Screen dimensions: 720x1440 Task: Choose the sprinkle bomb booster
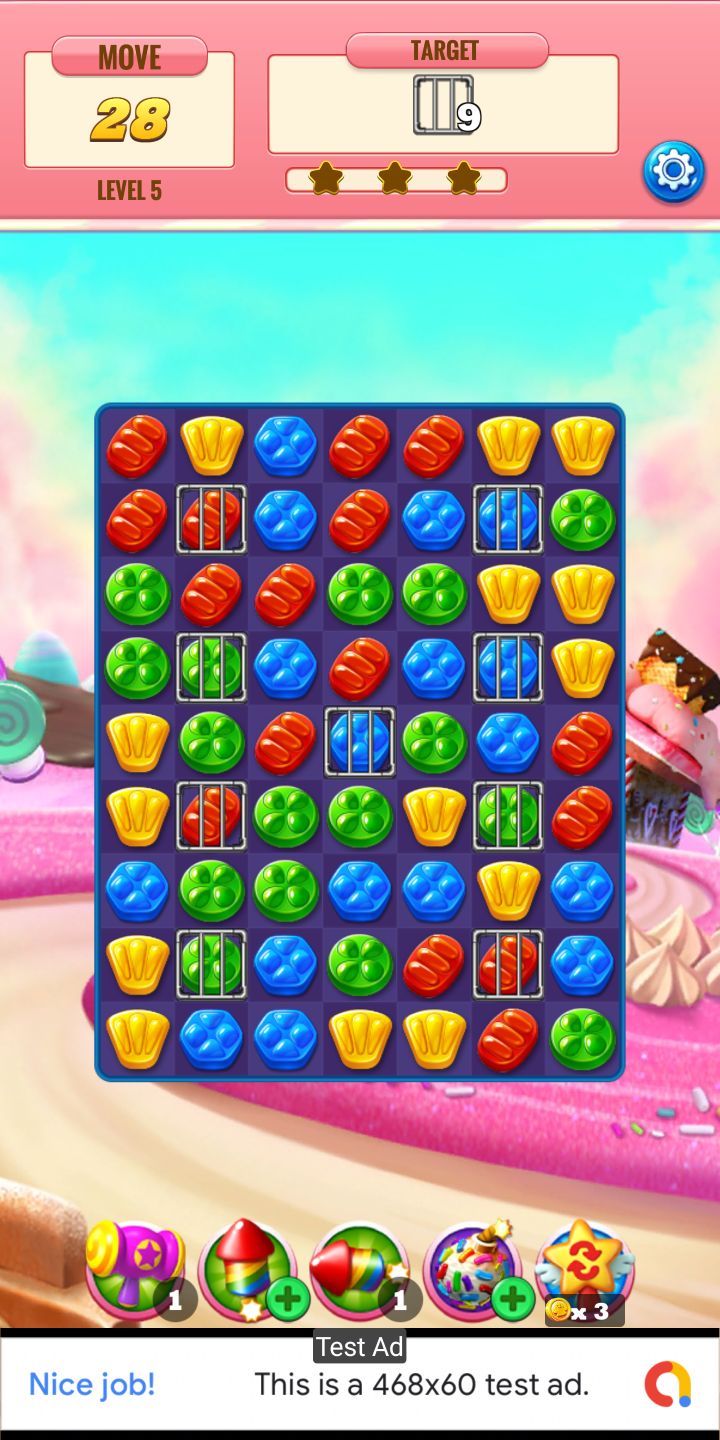click(469, 1266)
